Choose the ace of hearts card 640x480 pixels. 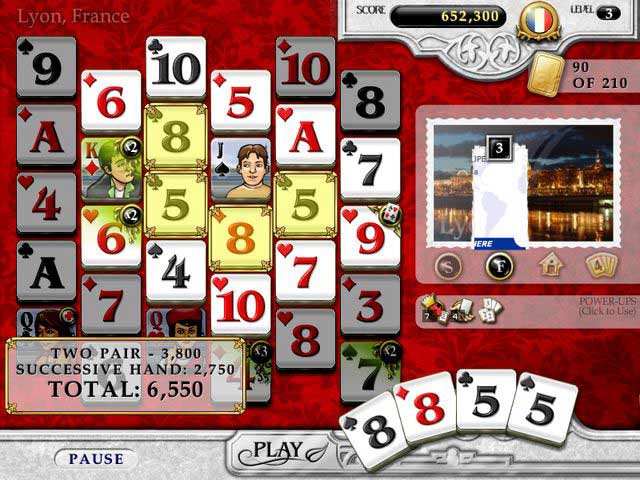(x=305, y=135)
